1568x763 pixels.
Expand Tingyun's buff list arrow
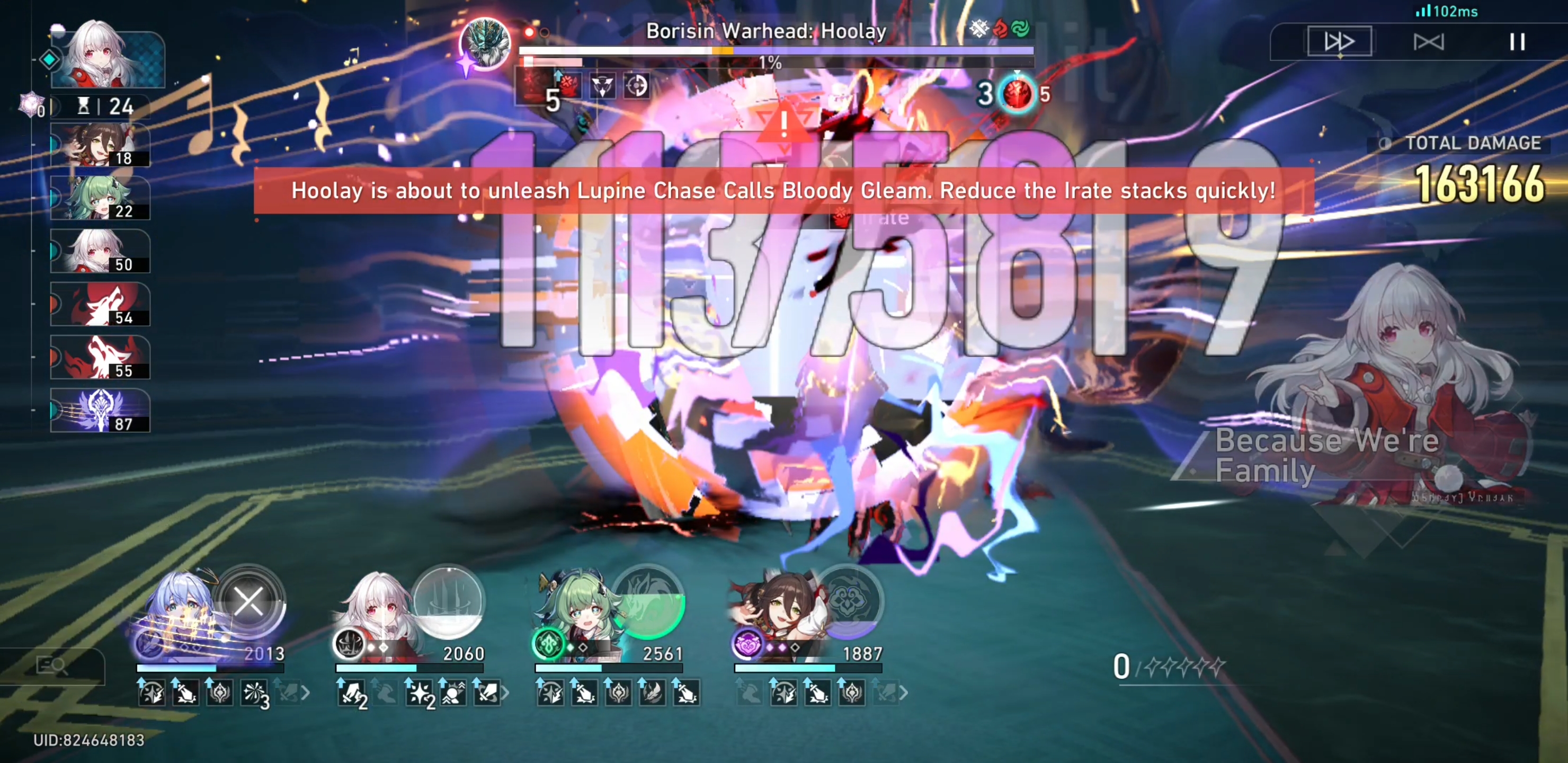(905, 692)
